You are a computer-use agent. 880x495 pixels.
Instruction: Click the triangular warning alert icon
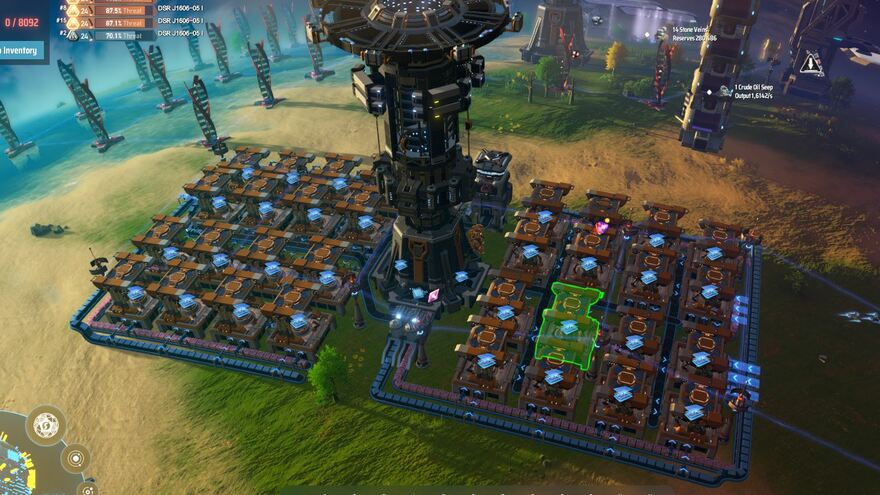811,64
